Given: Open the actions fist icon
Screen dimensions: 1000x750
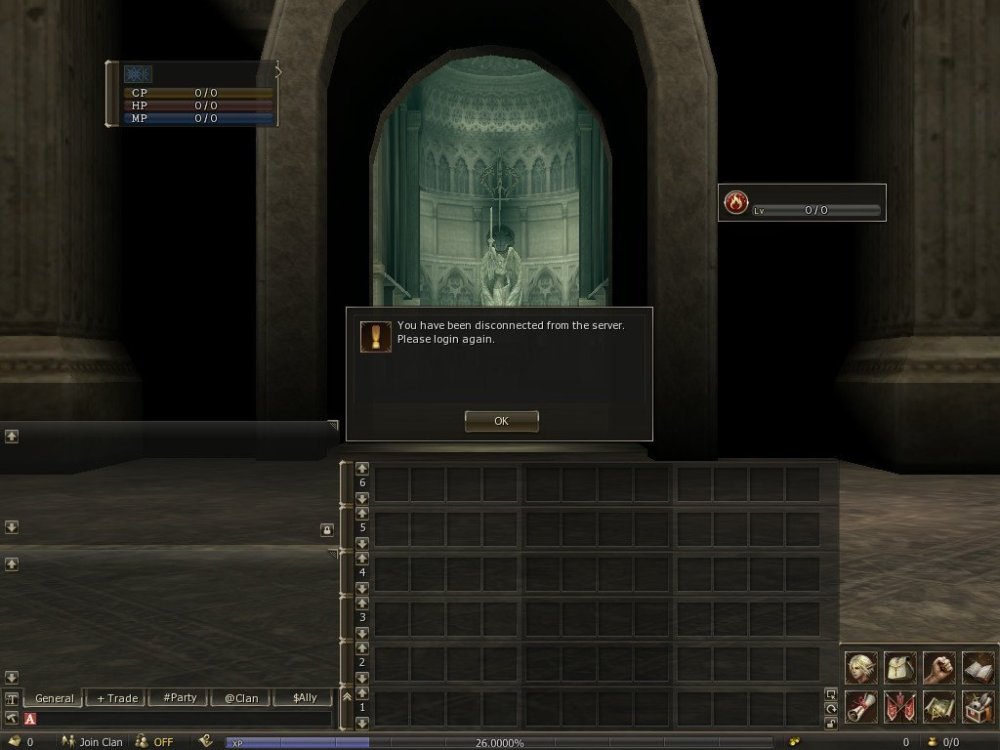Looking at the screenshot, I should coord(938,668).
